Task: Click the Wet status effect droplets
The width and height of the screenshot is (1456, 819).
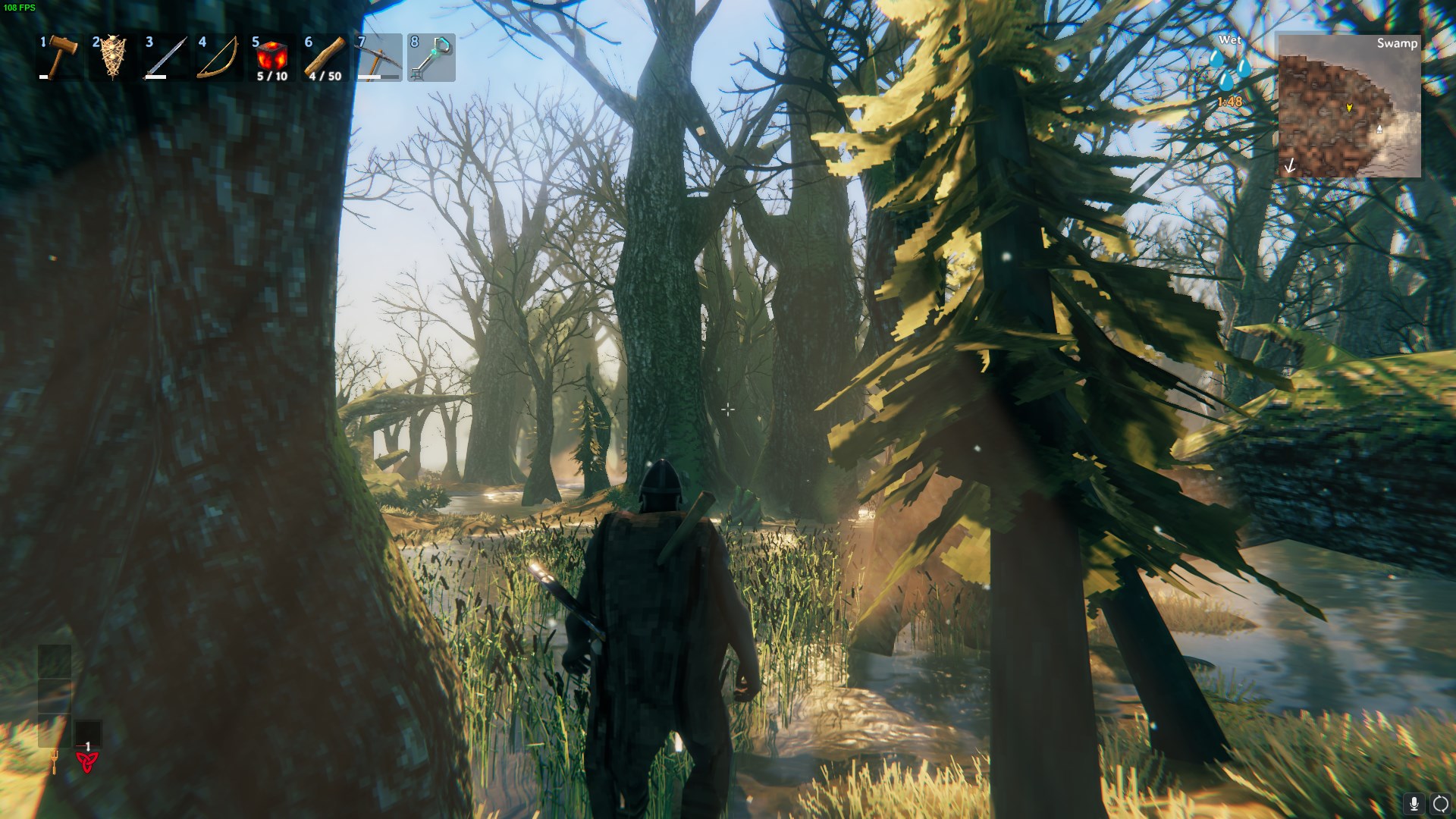Action: click(1229, 69)
